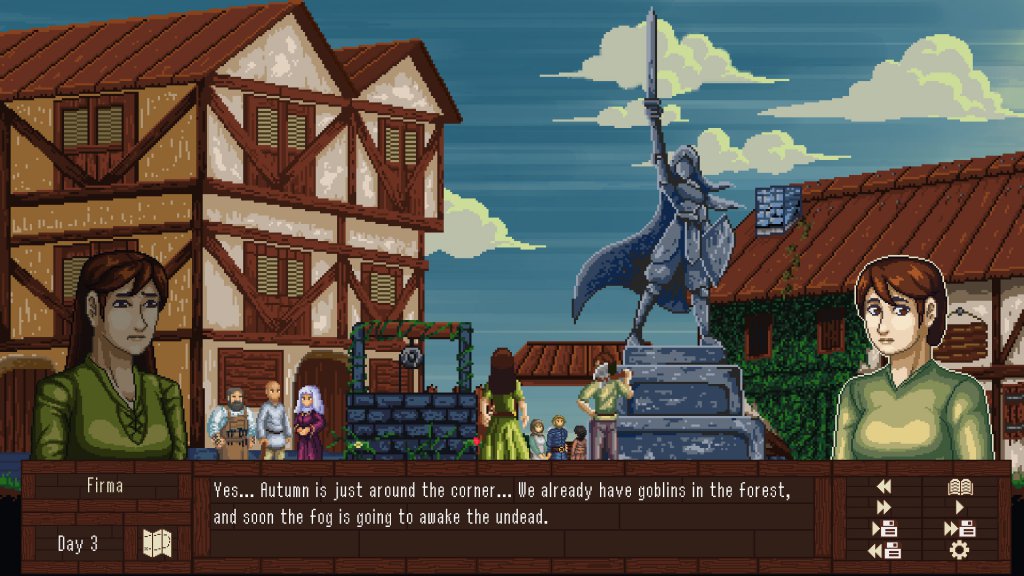Viewport: 1024px width, 576px height.
Task: Choose the forward double-arrow with floppy disk icon
Action: pyautogui.click(x=960, y=529)
